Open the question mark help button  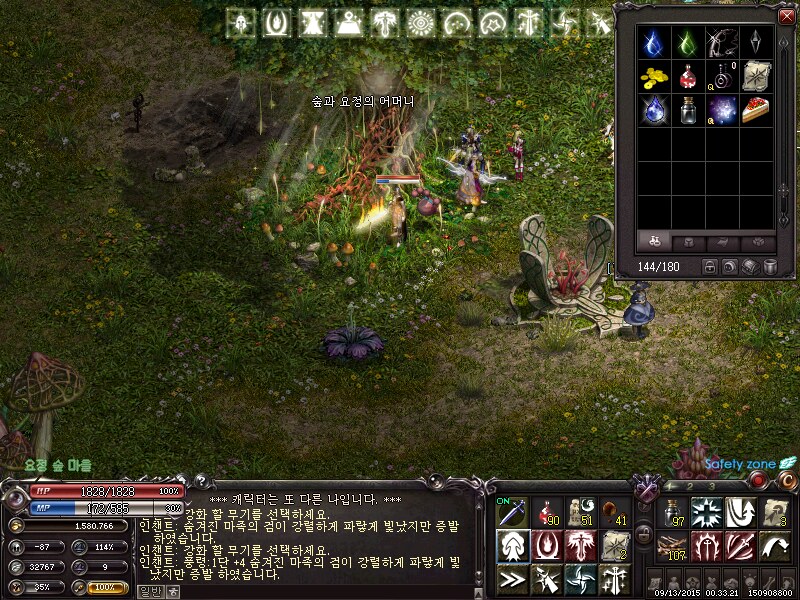coord(199,481)
